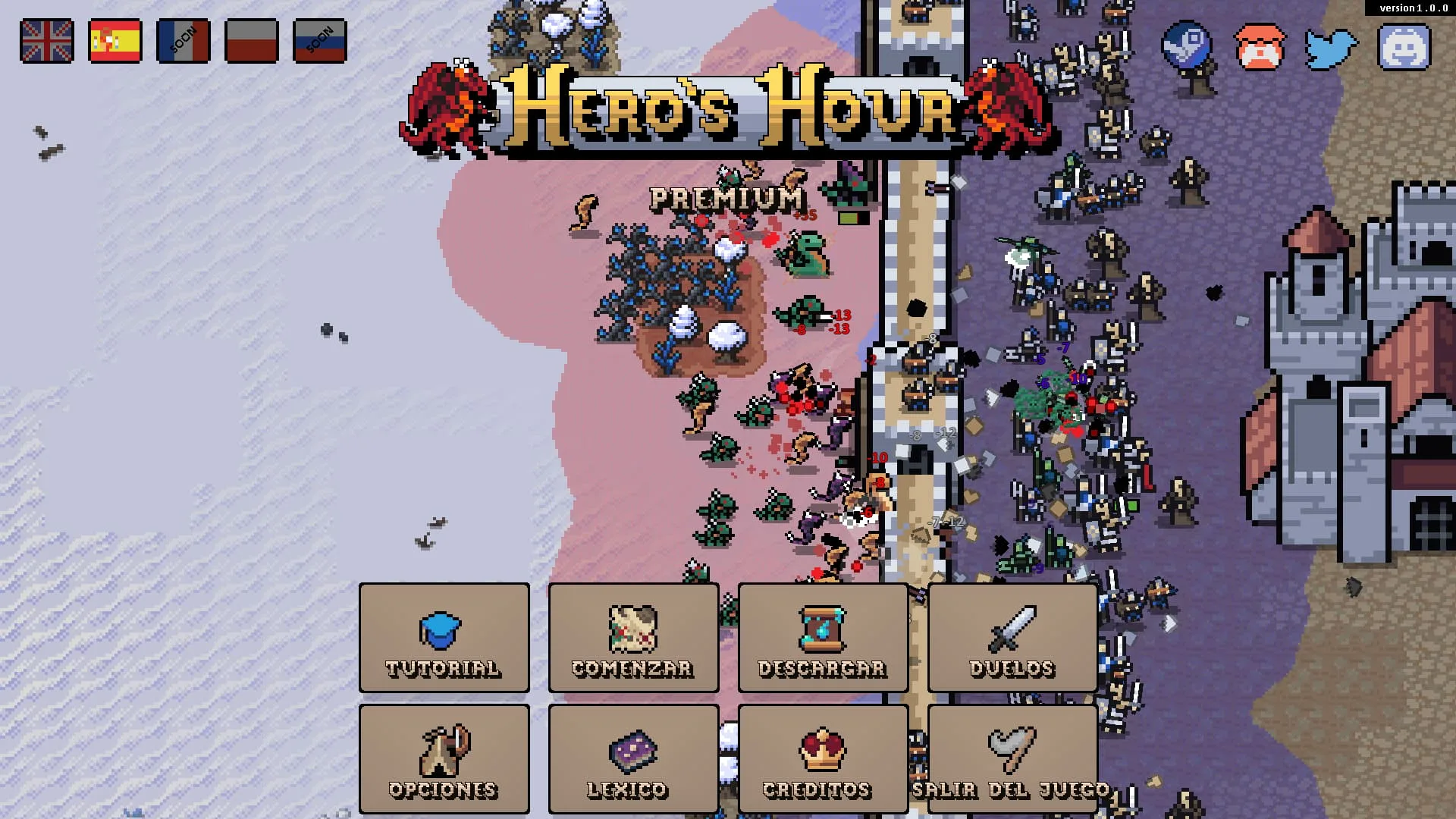Select Spanish using the Spain flag
The height and width of the screenshot is (819, 1456).
[115, 42]
